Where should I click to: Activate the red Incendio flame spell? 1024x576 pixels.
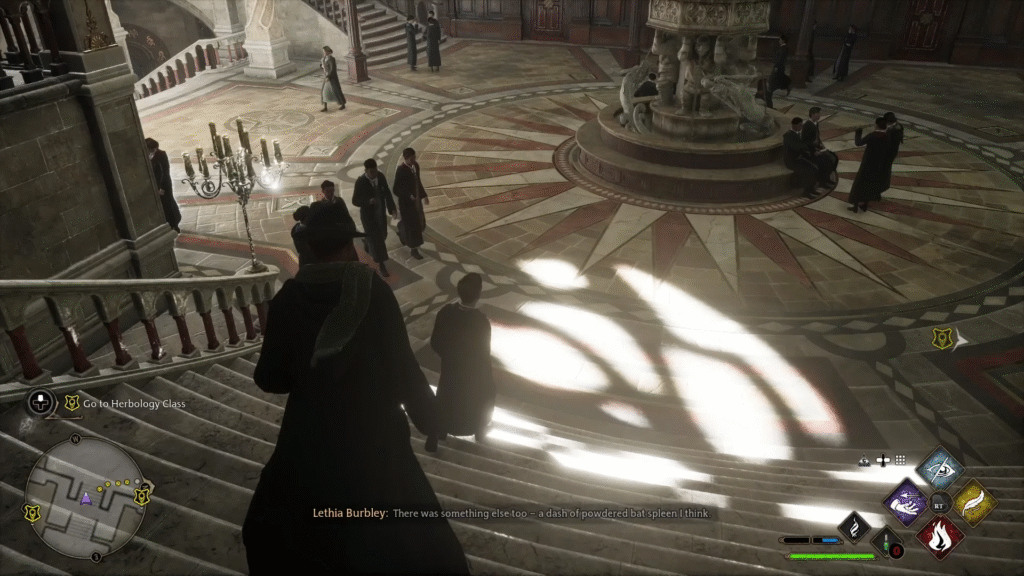click(940, 535)
